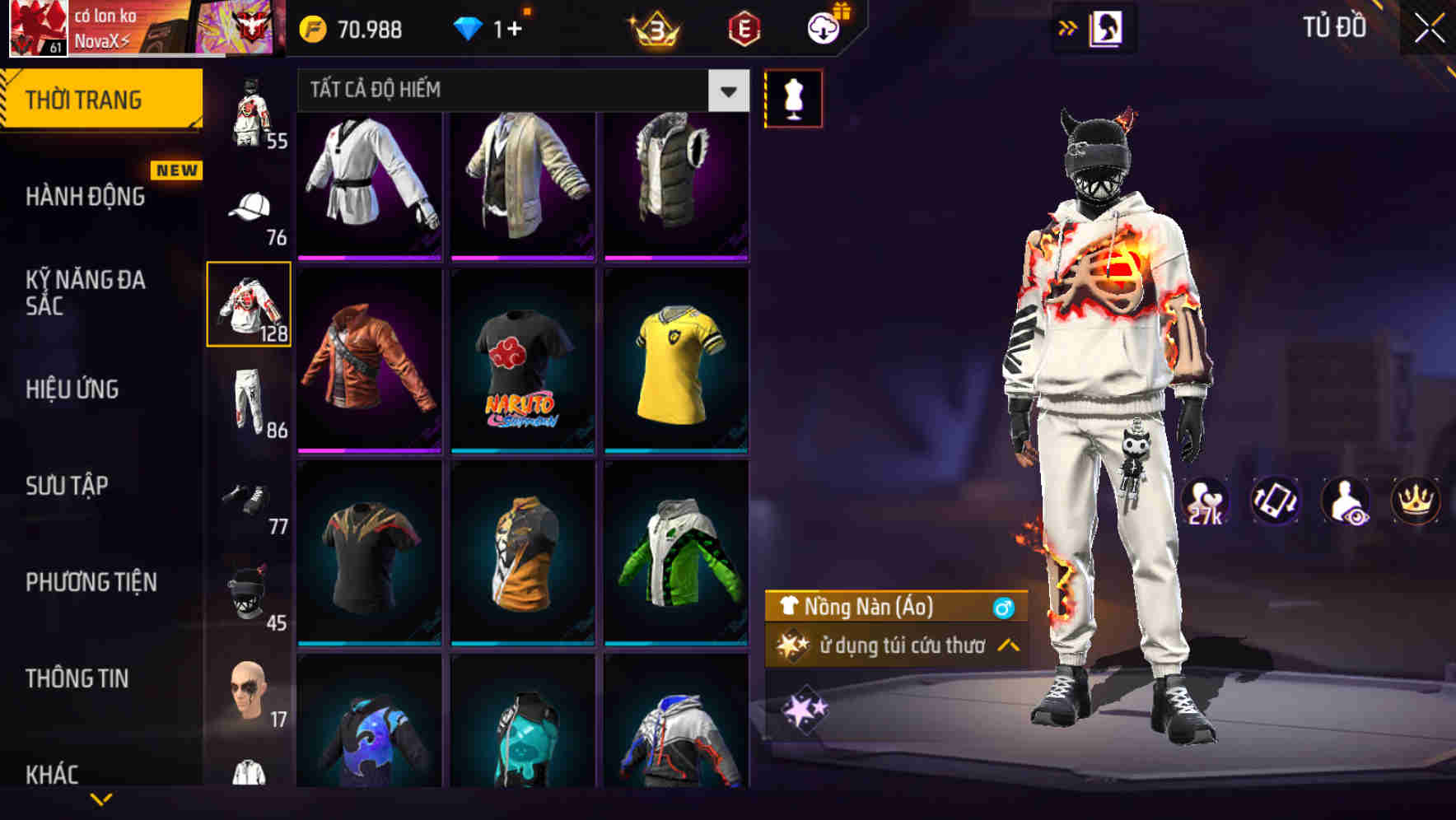Open the cap category with 76 items
The width and height of the screenshot is (1456, 820).
point(250,210)
